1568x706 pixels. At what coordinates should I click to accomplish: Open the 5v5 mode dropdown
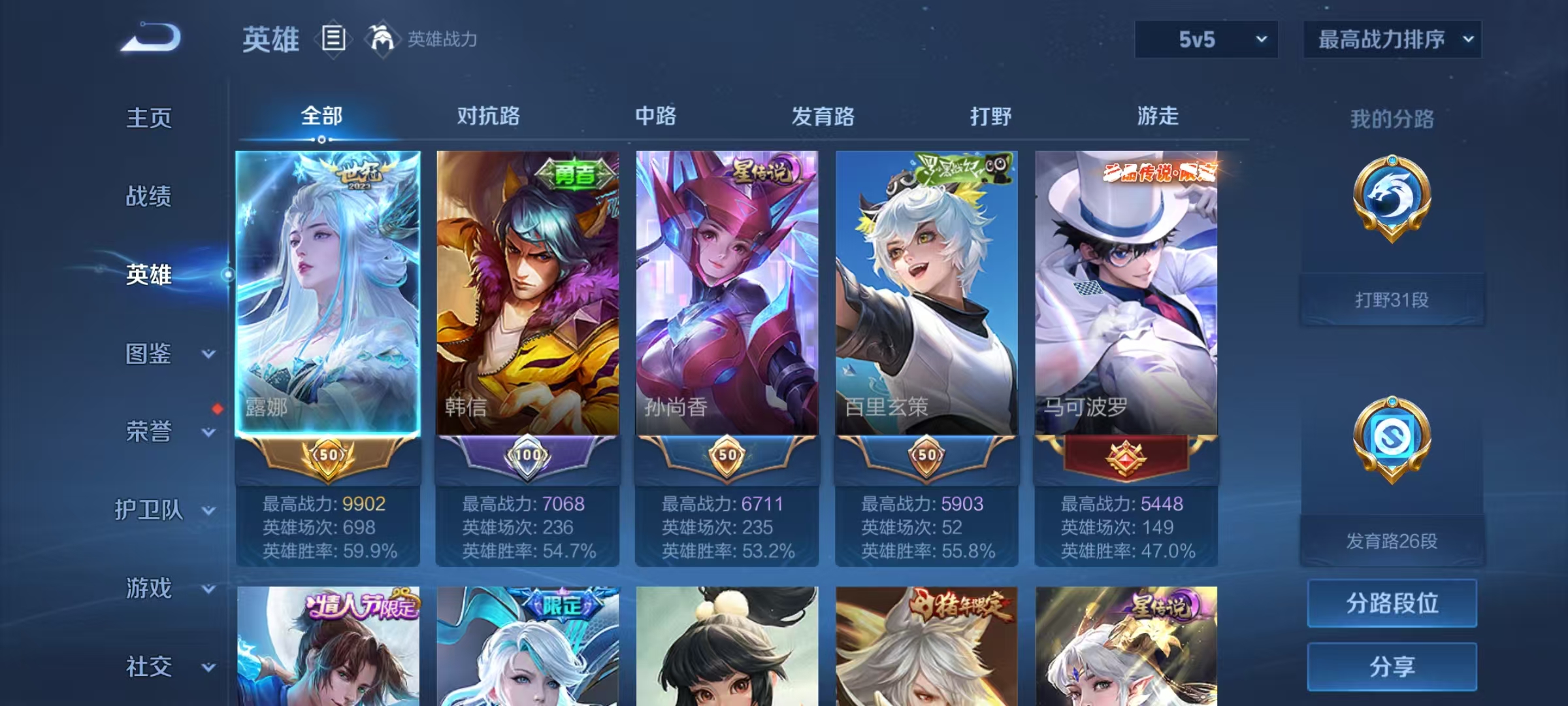pos(1205,39)
